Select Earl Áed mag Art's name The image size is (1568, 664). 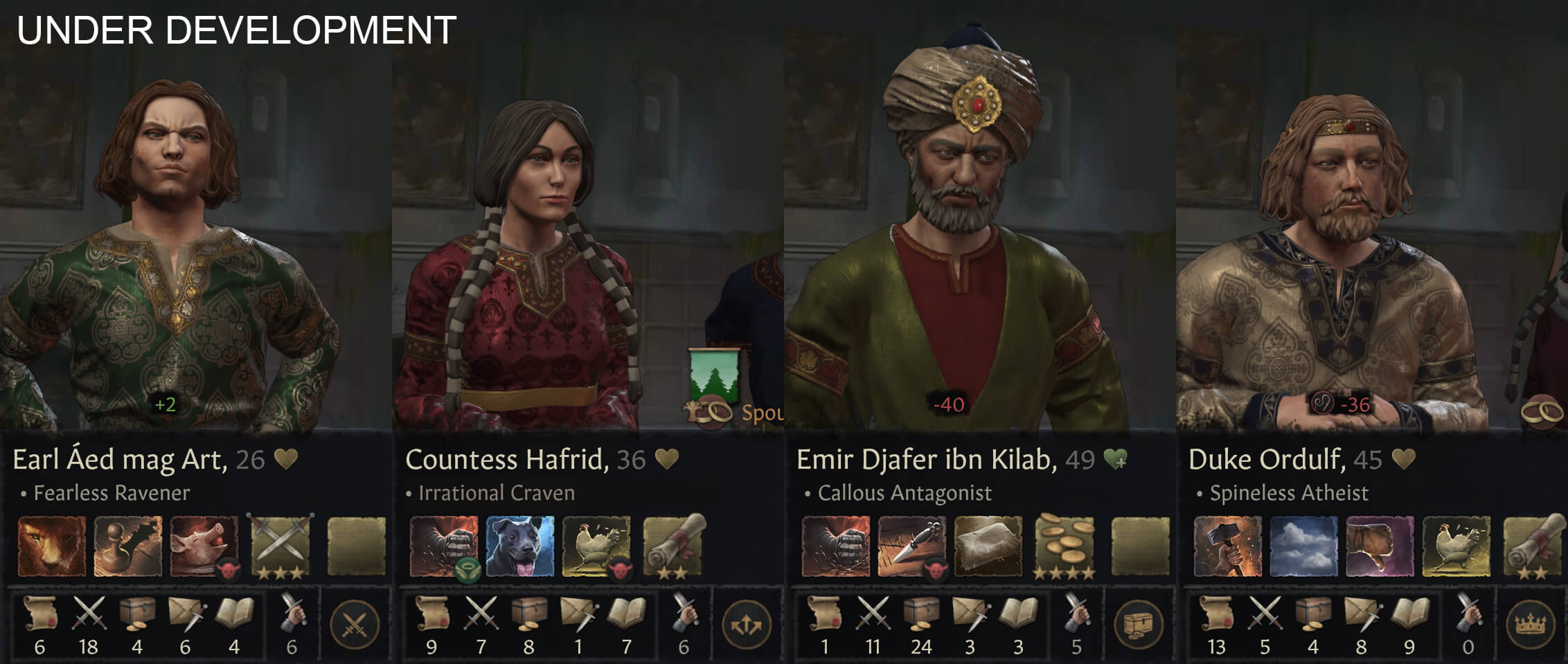click(x=119, y=460)
